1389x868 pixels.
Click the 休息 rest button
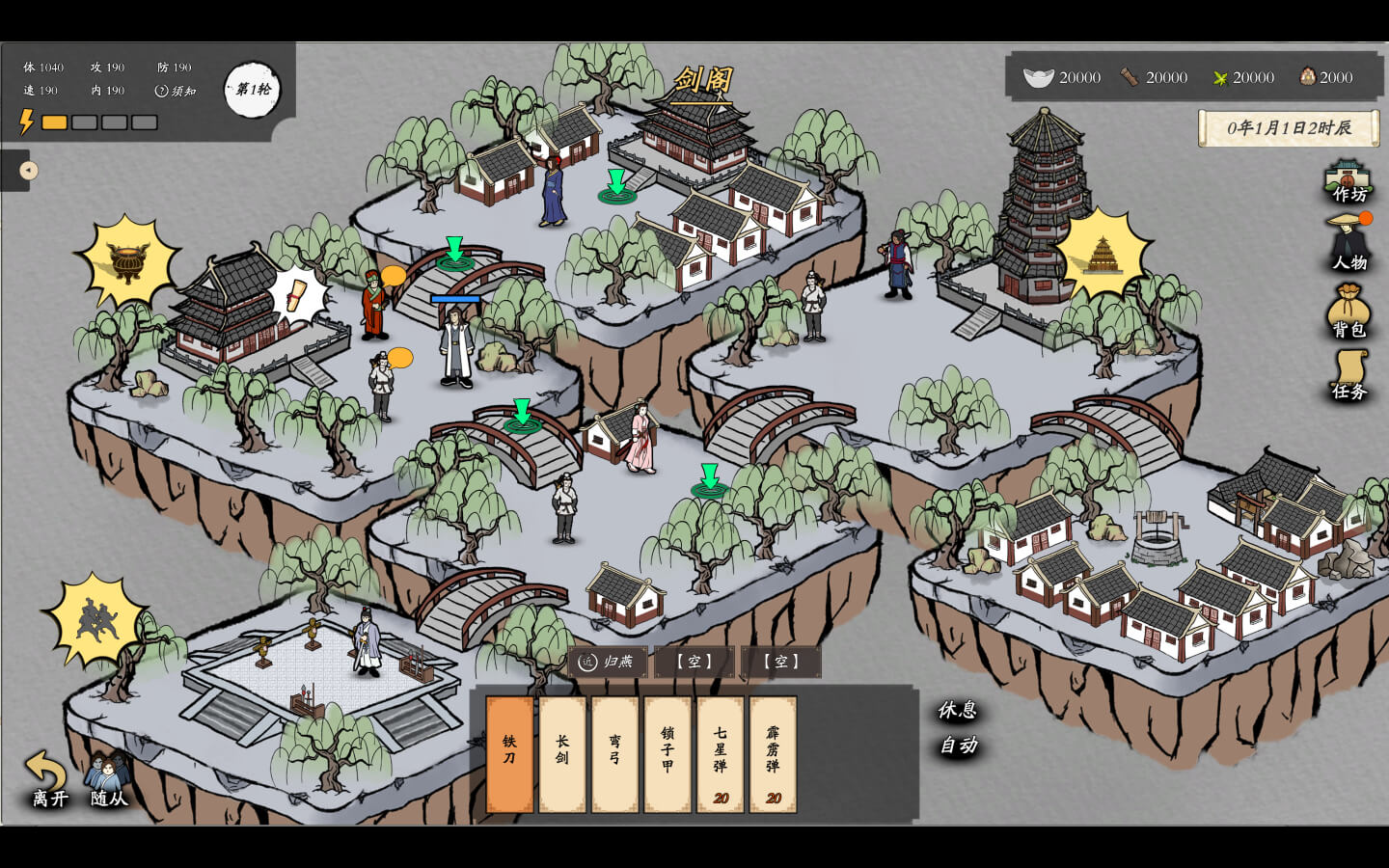pyautogui.click(x=958, y=711)
